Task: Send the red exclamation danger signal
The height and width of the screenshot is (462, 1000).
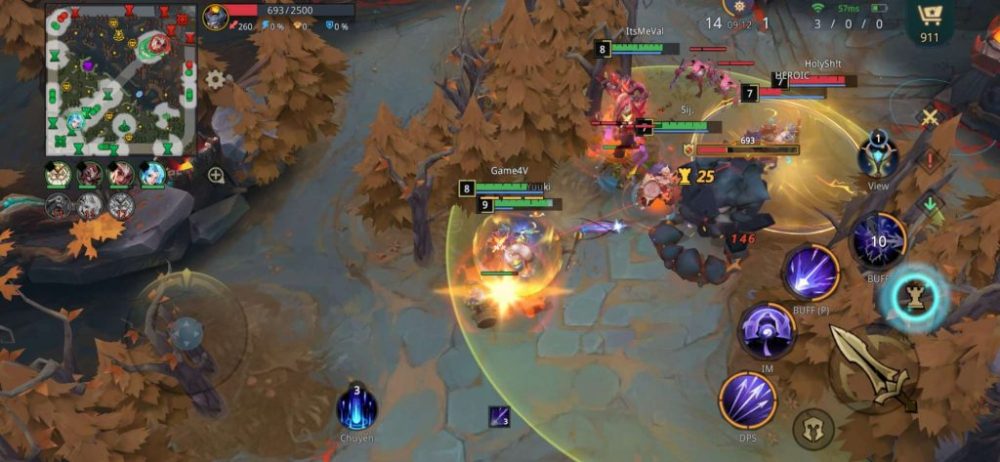Action: coord(930,160)
